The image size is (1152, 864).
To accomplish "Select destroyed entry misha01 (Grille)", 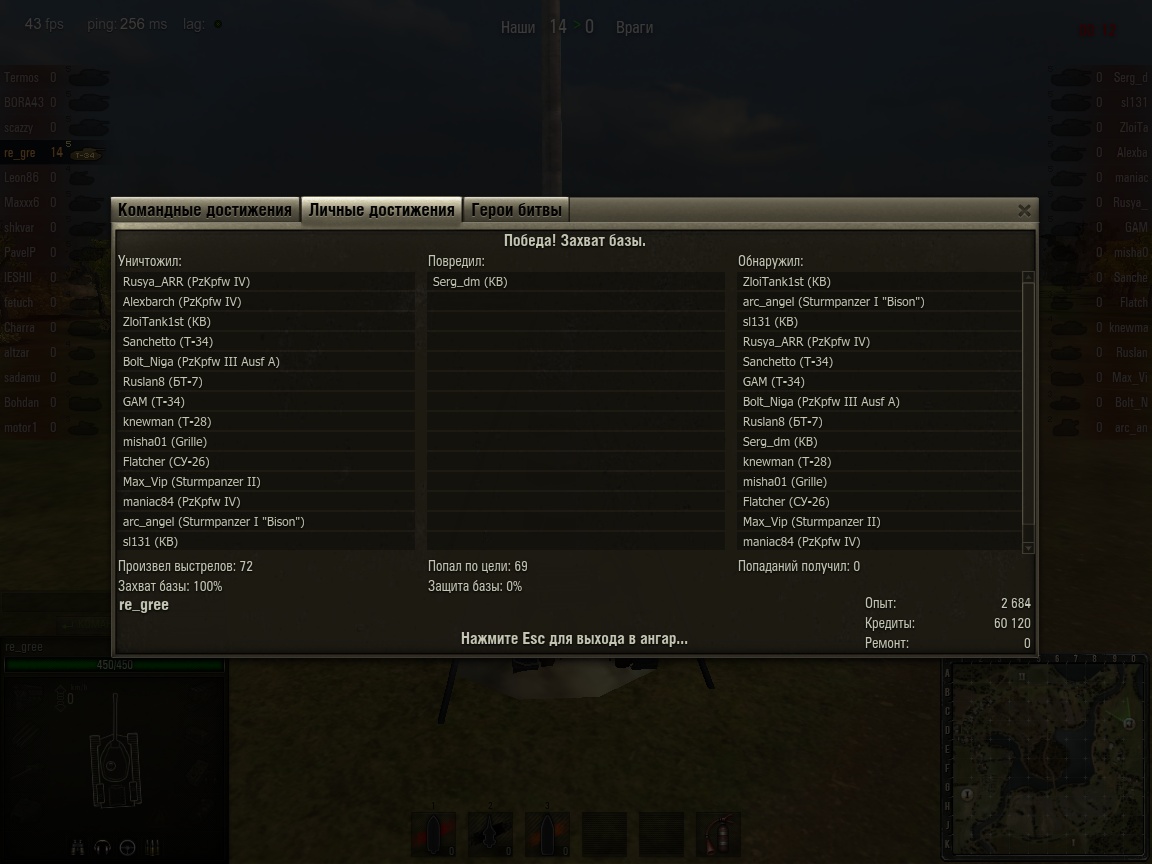I will coord(165,442).
